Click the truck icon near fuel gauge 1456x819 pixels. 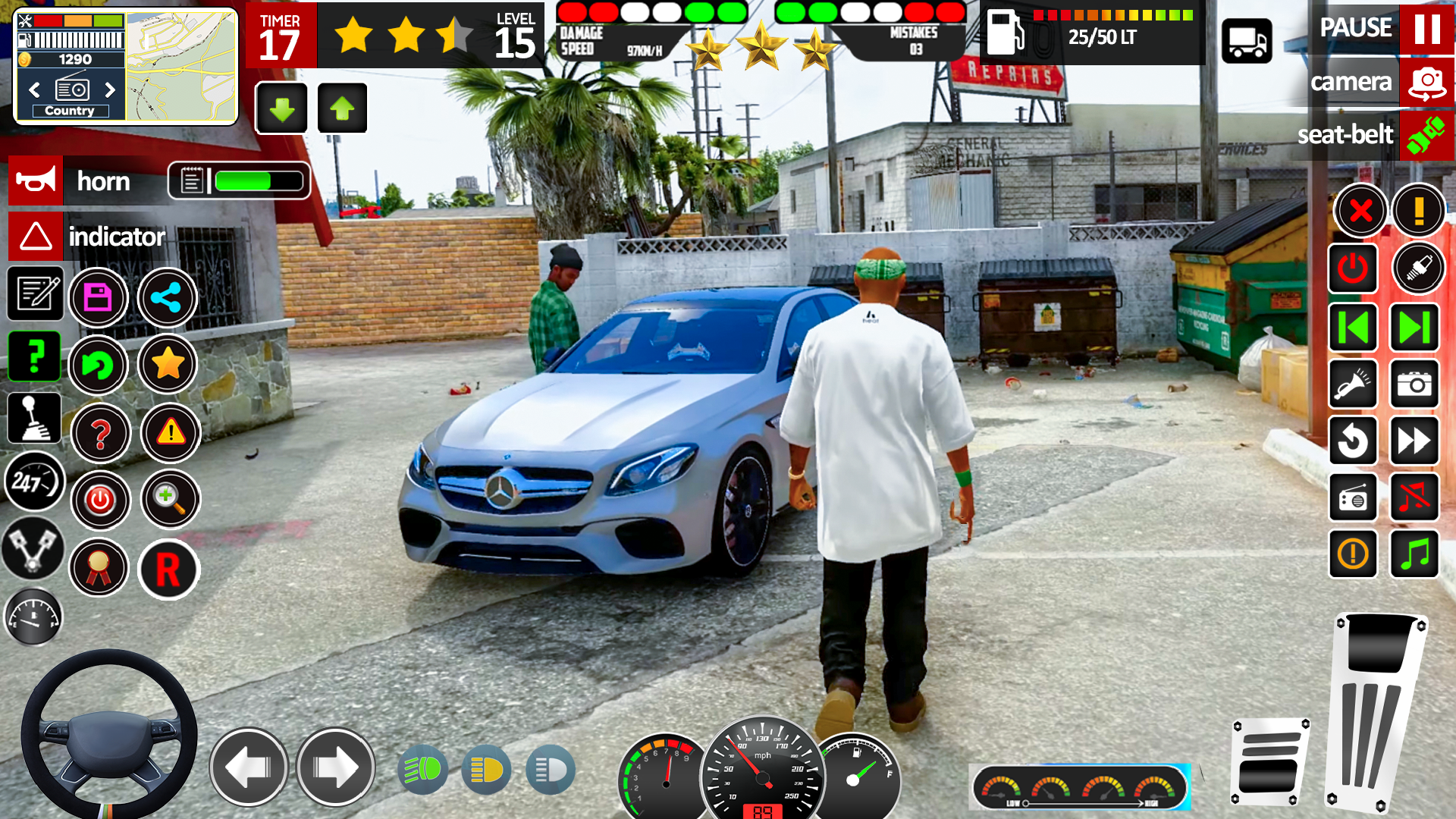pos(1247,42)
